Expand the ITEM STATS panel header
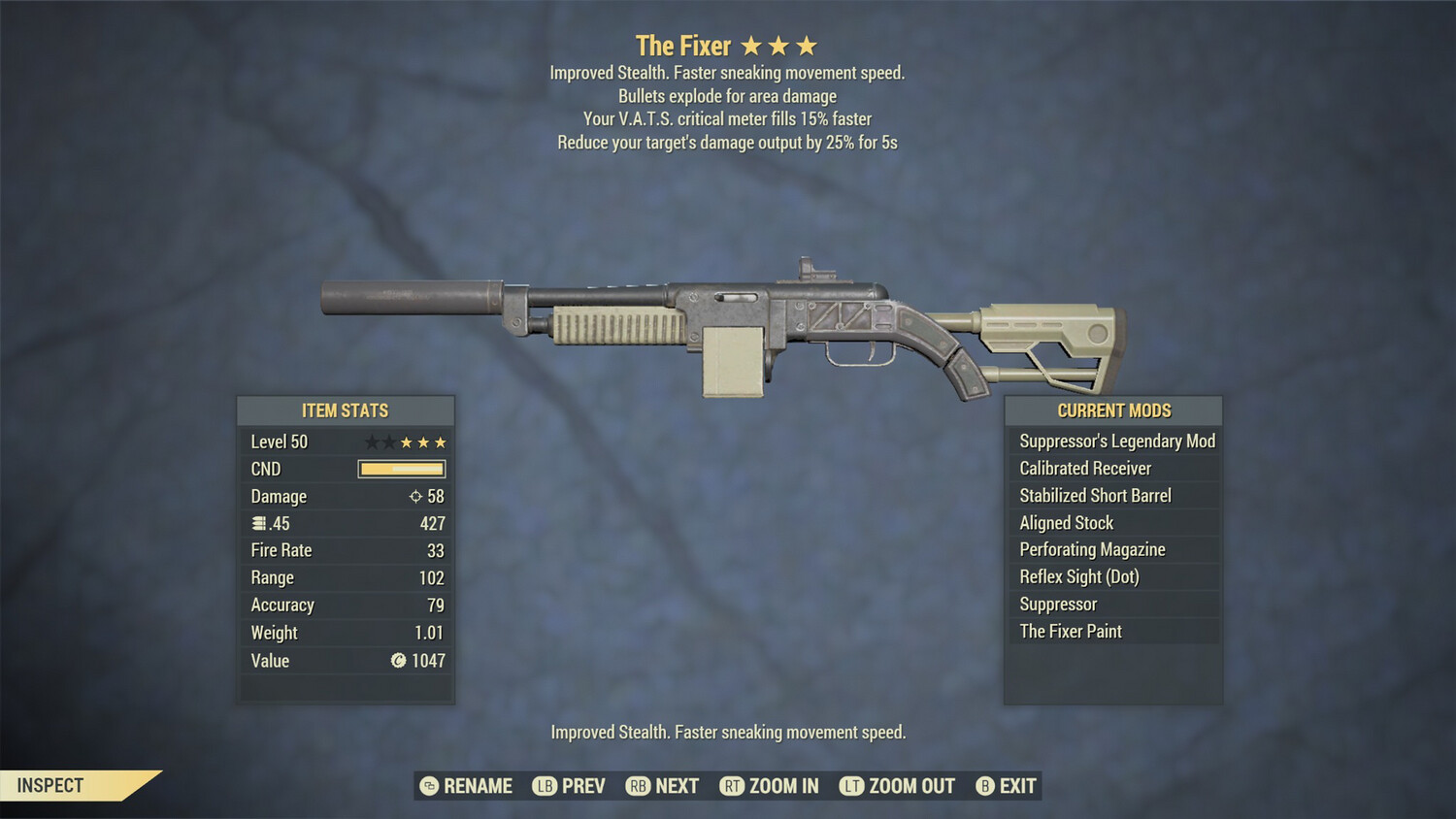This screenshot has height=819, width=1456. [x=346, y=410]
